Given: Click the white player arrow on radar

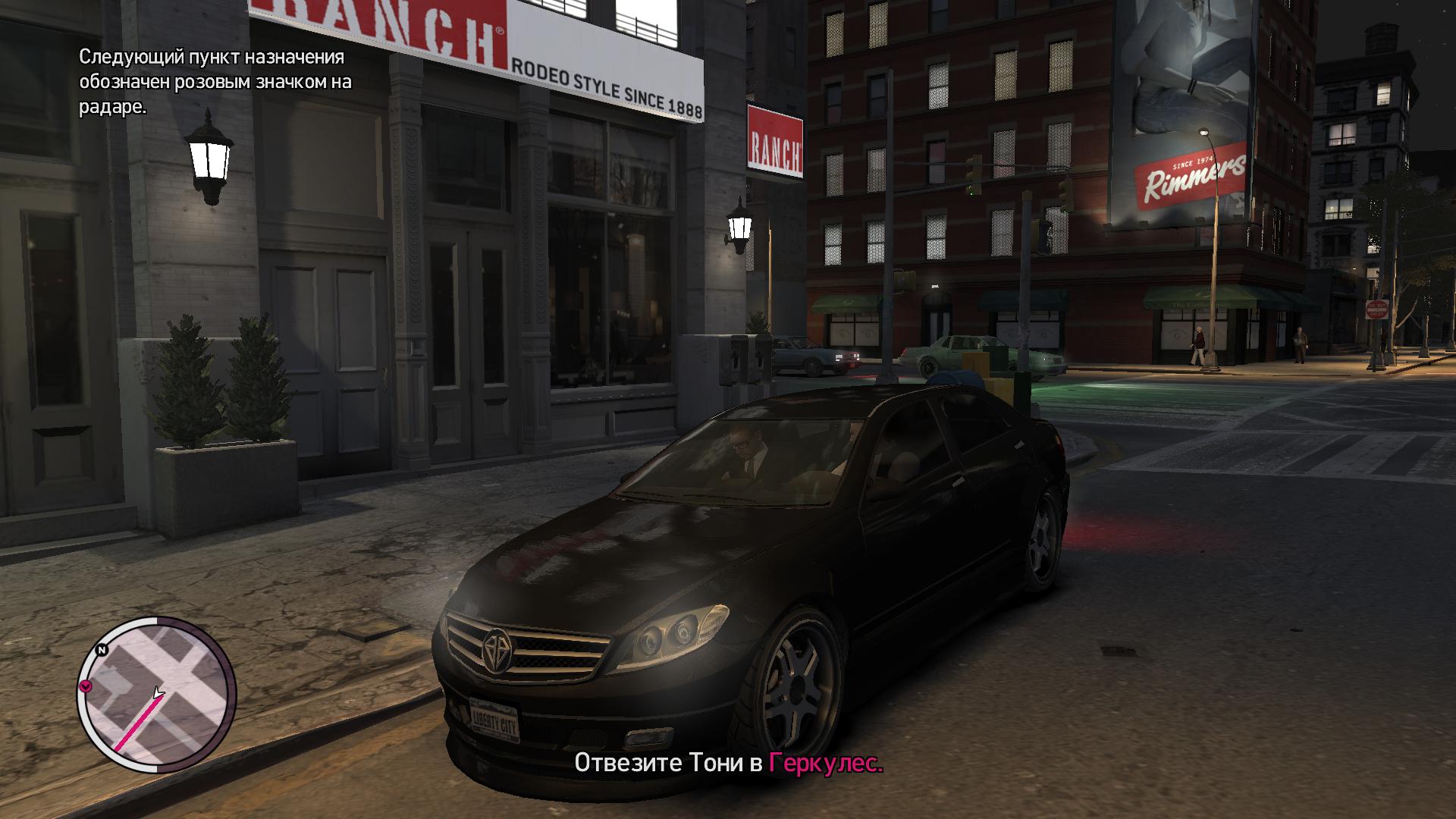Looking at the screenshot, I should pyautogui.click(x=158, y=692).
